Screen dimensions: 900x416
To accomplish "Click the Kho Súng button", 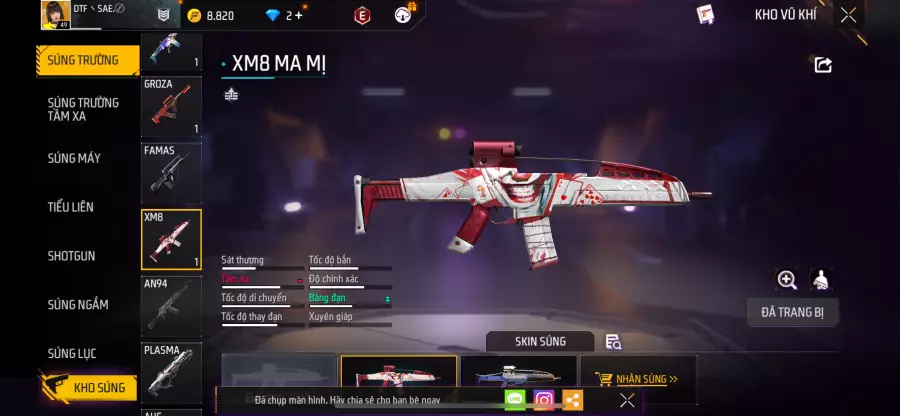I will click(x=88, y=387).
